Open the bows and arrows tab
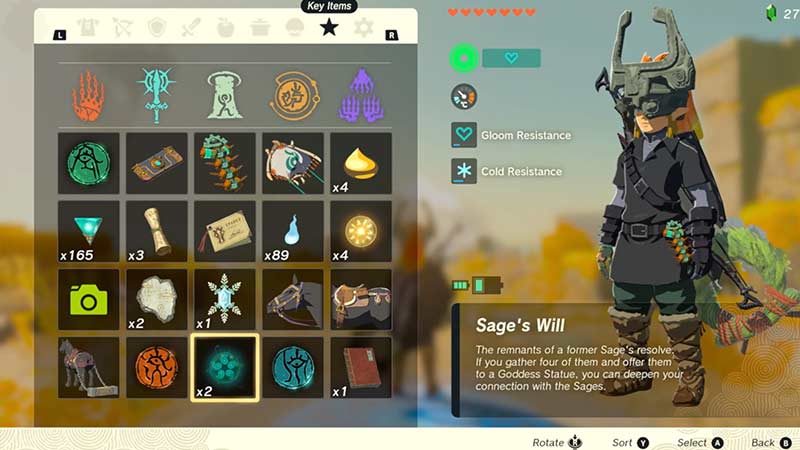The image size is (800, 450). pos(123,28)
